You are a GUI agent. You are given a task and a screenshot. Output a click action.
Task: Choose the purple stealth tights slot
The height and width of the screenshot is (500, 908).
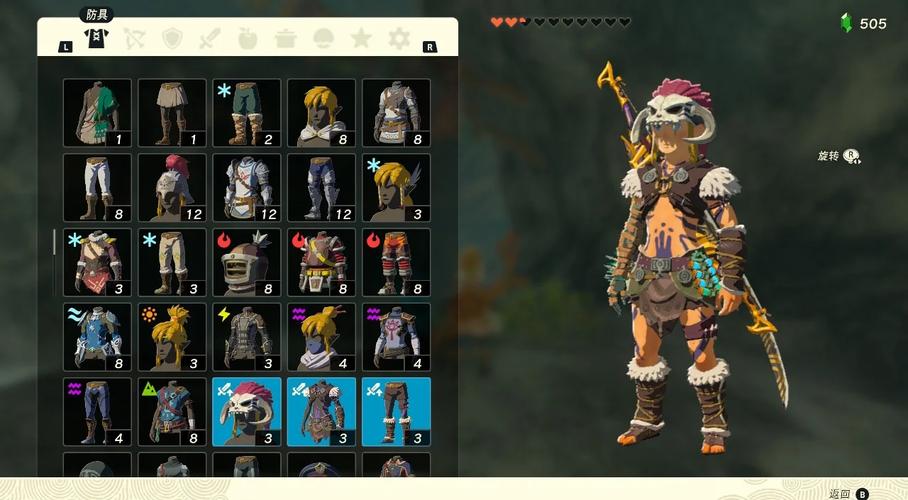[x=97, y=411]
